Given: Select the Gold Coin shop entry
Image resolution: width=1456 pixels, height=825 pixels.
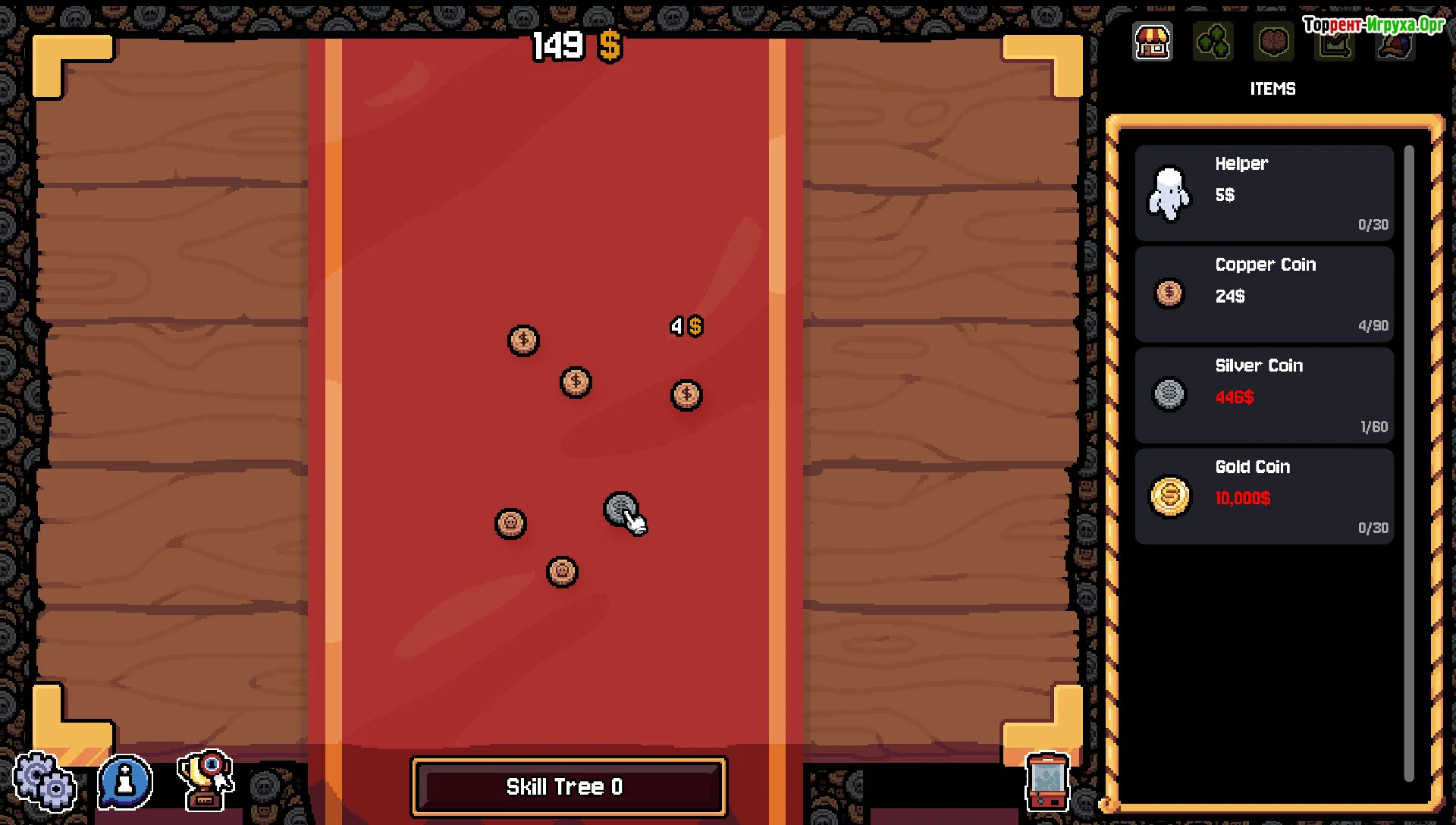Looking at the screenshot, I should click(x=1264, y=497).
